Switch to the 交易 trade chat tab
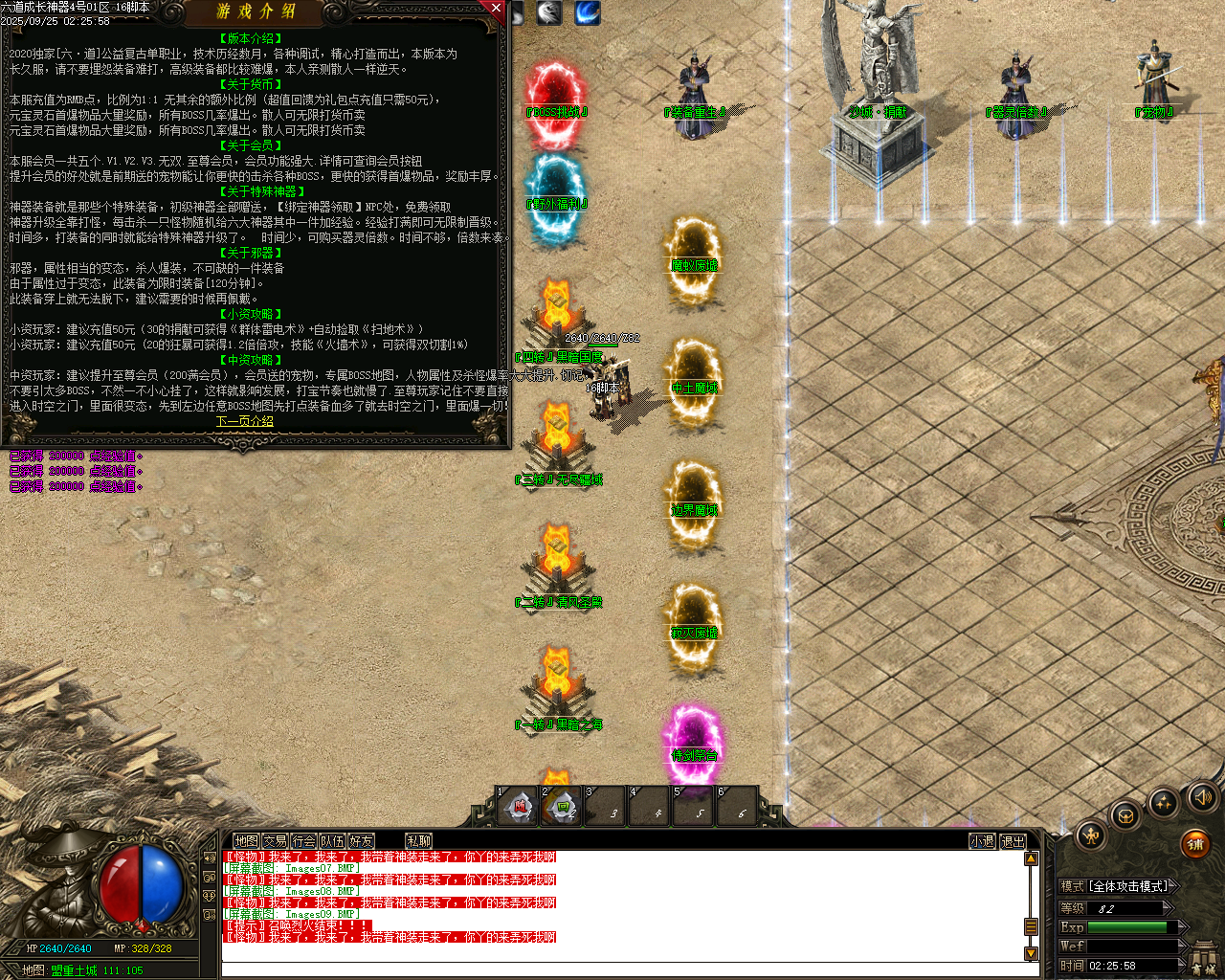The image size is (1225, 980). coord(276,840)
